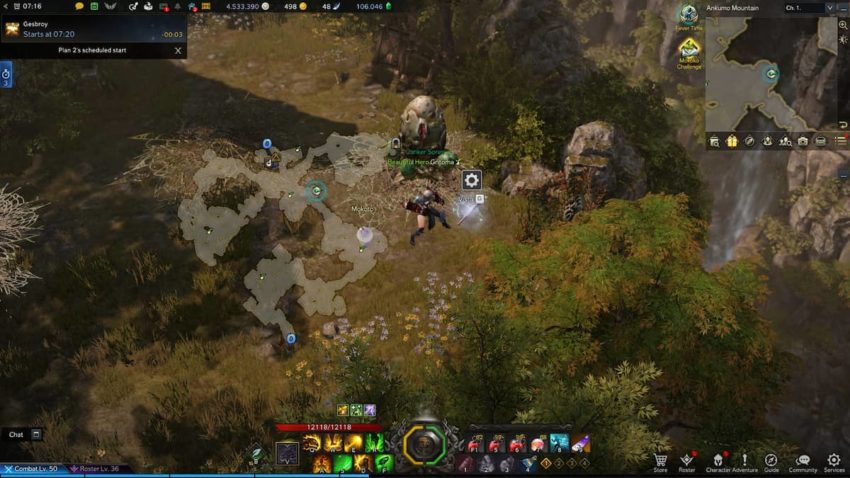Open the yellow chat bubble icon in top bar

[x=79, y=6]
